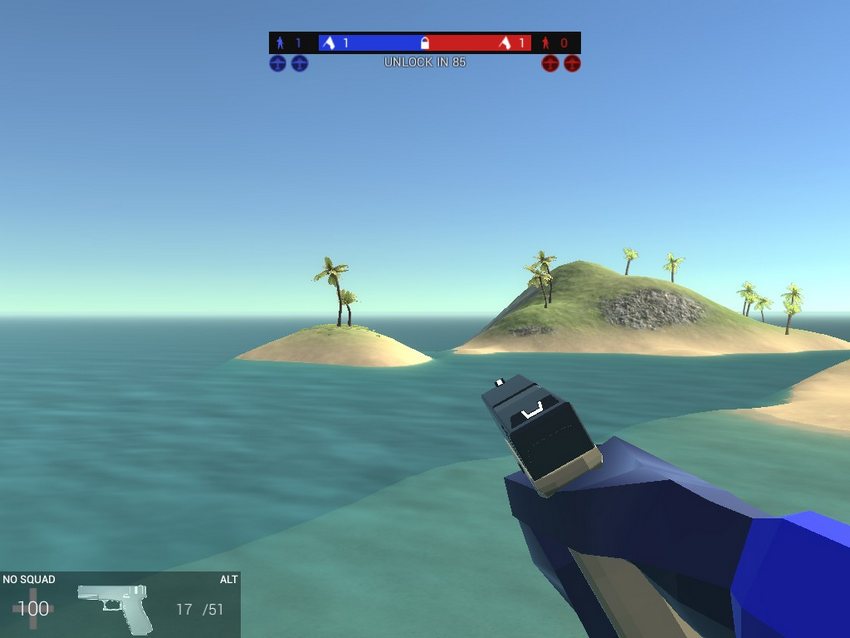This screenshot has width=850, height=638.
Task: Click the red team flag icon
Action: [x=505, y=43]
